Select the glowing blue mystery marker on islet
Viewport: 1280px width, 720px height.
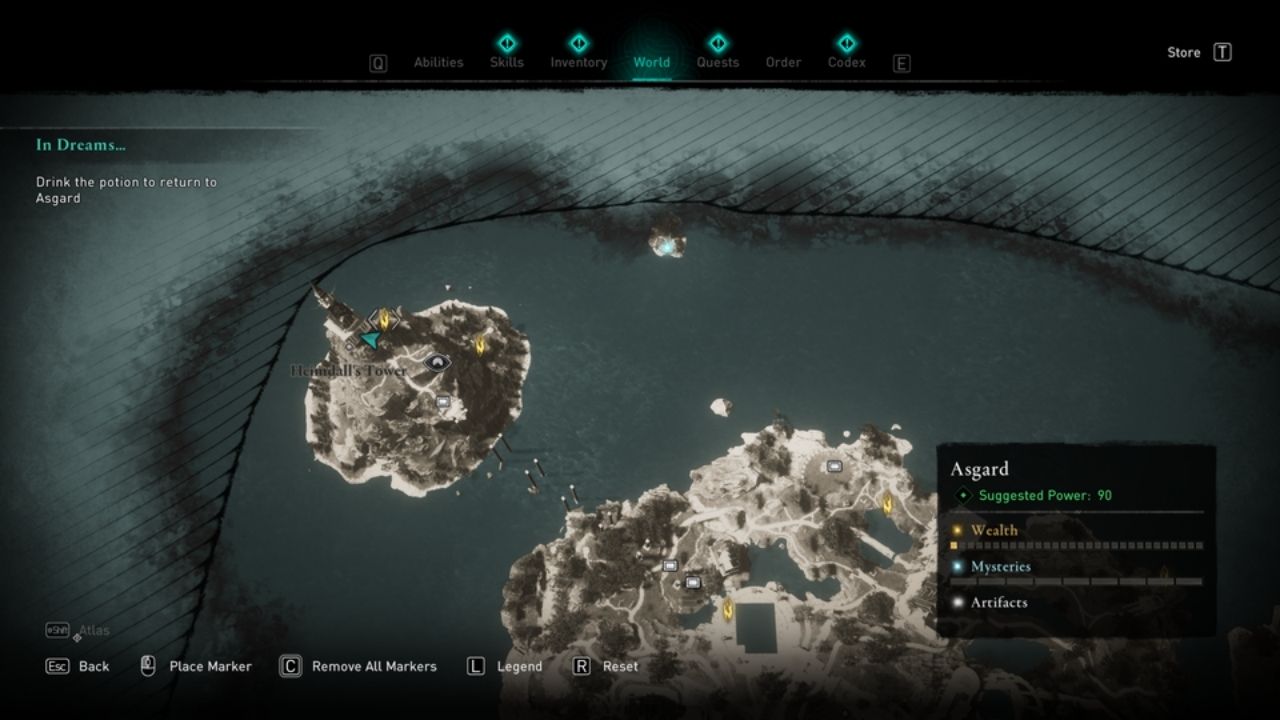pyautogui.click(x=664, y=244)
